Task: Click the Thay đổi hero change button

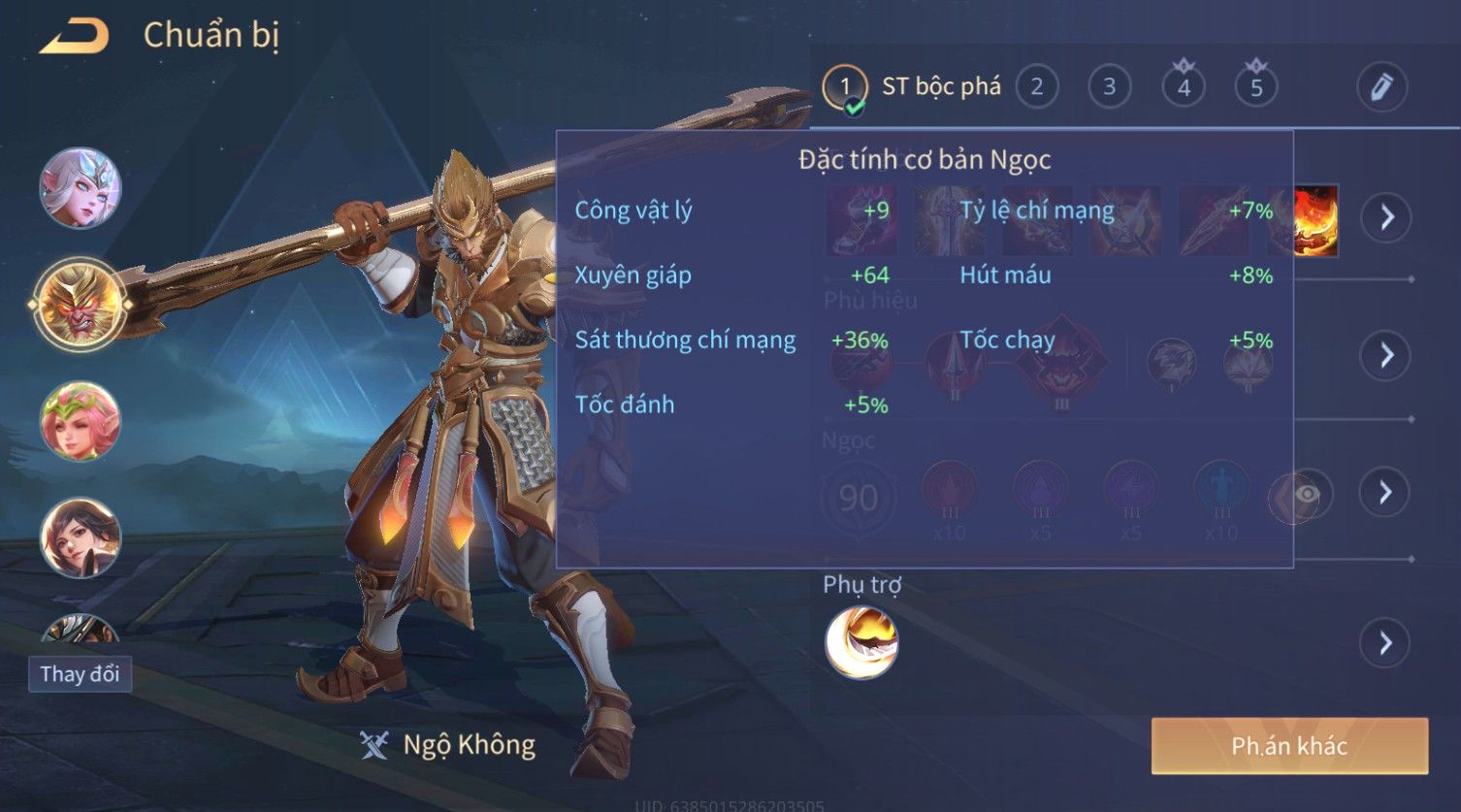Action: tap(80, 673)
